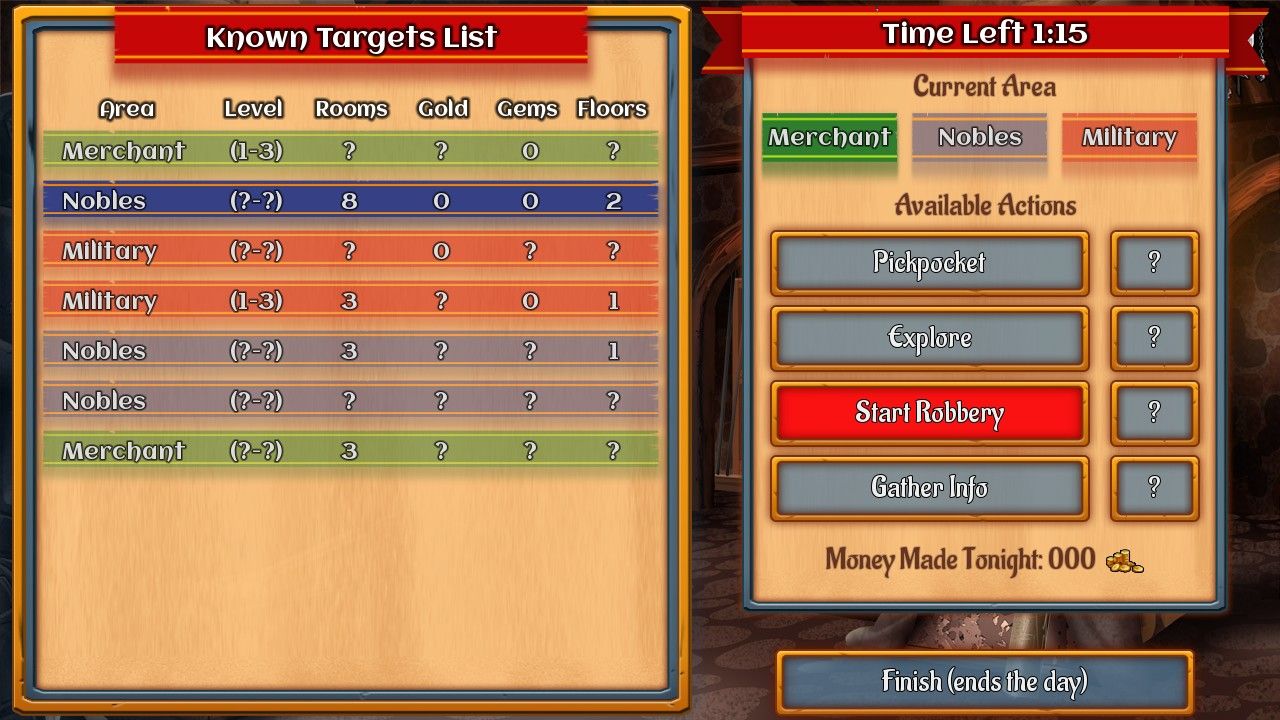Select the Merchant area button

click(x=829, y=138)
